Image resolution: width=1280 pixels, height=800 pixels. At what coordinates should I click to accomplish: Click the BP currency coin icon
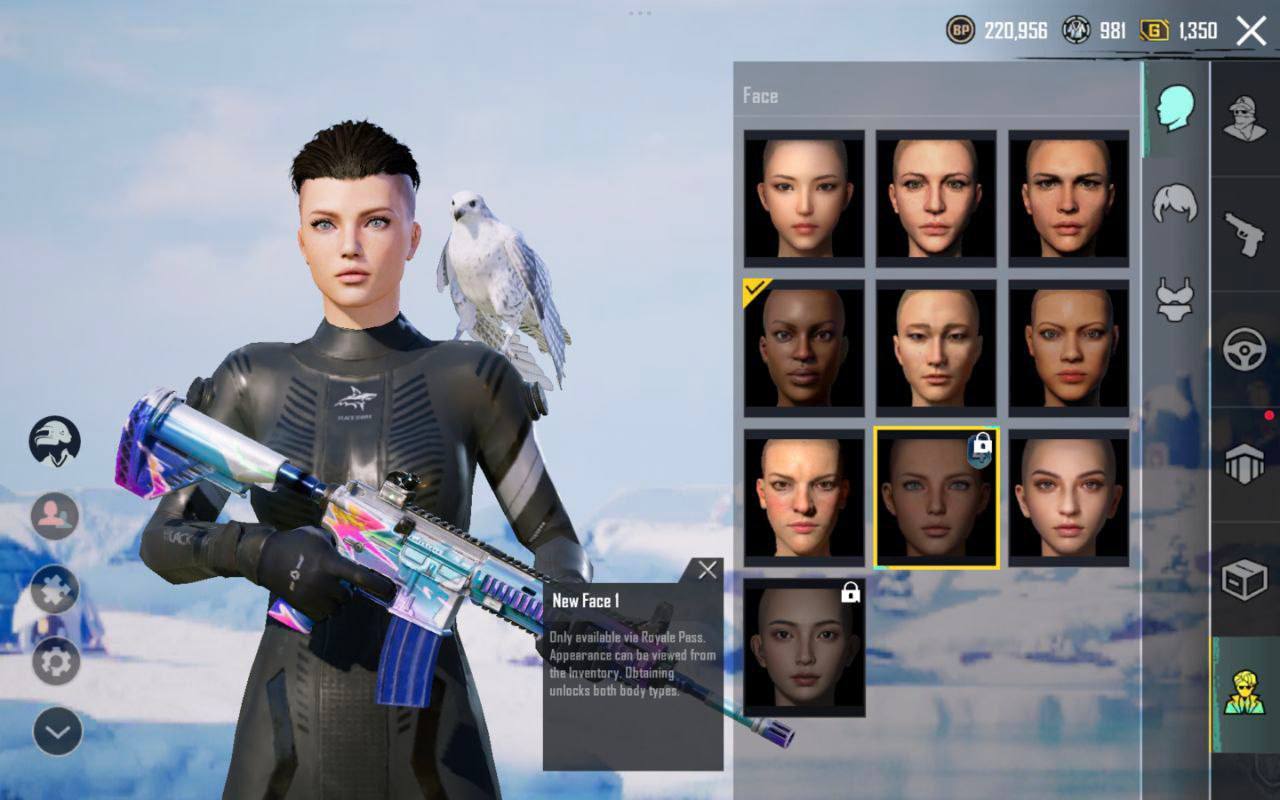960,30
